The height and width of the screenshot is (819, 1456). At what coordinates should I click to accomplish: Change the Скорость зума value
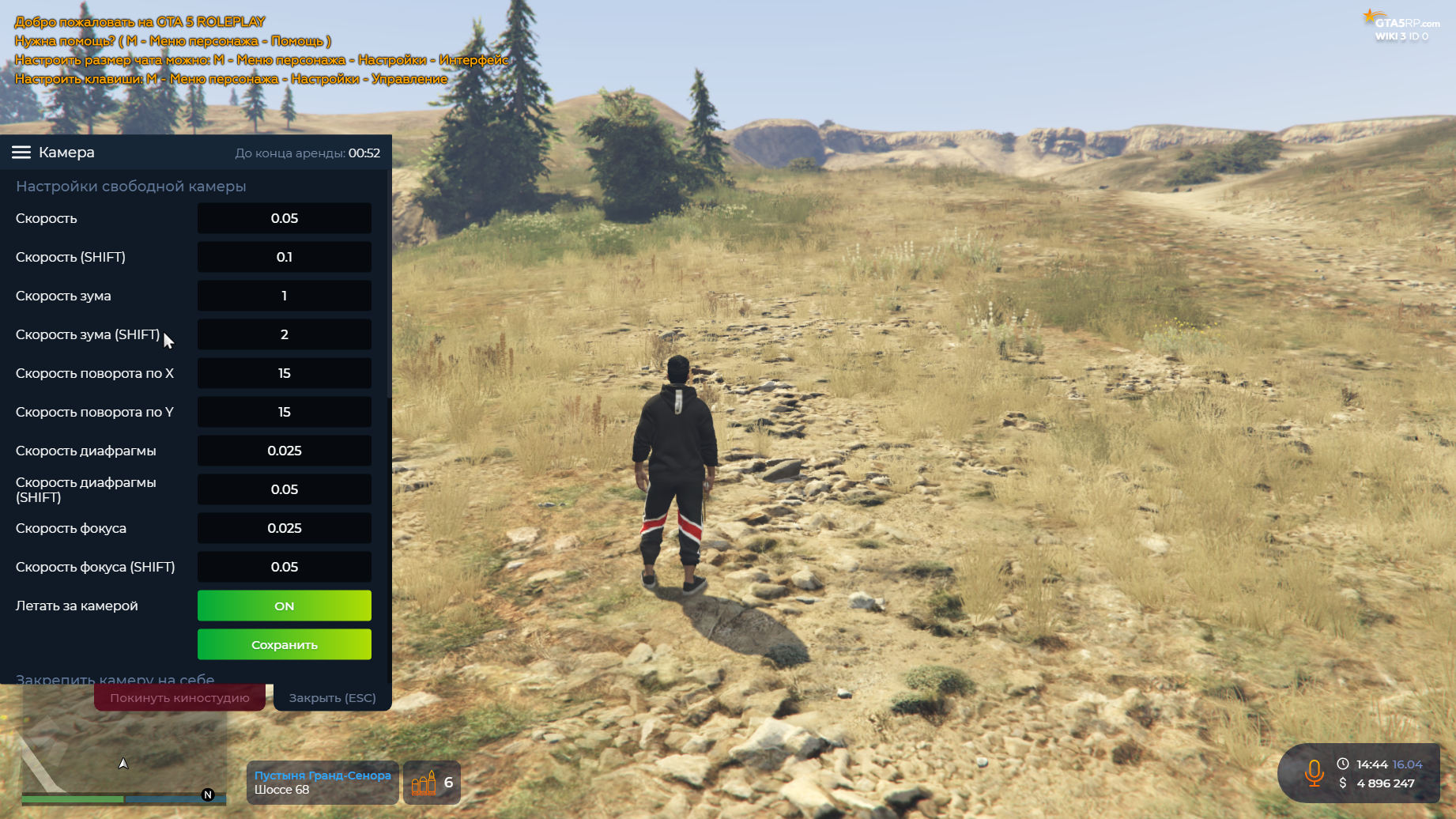pyautogui.click(x=284, y=296)
